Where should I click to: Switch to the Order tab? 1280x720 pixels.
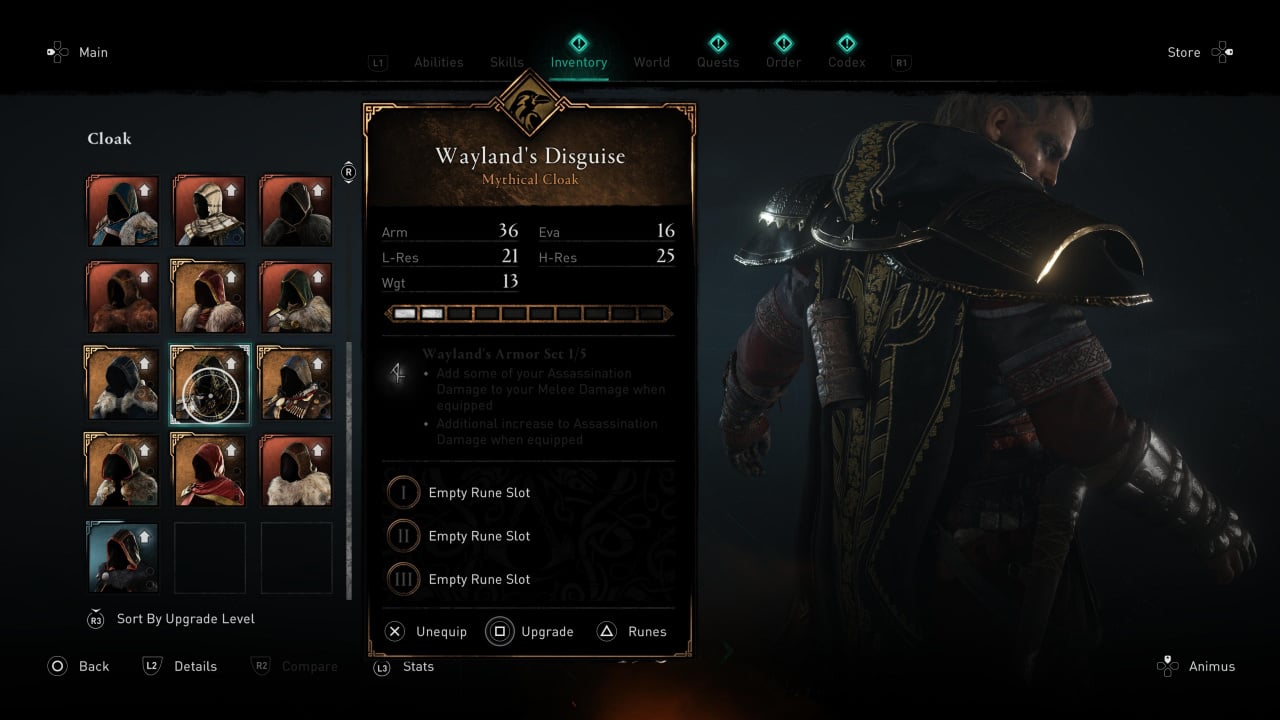point(783,62)
